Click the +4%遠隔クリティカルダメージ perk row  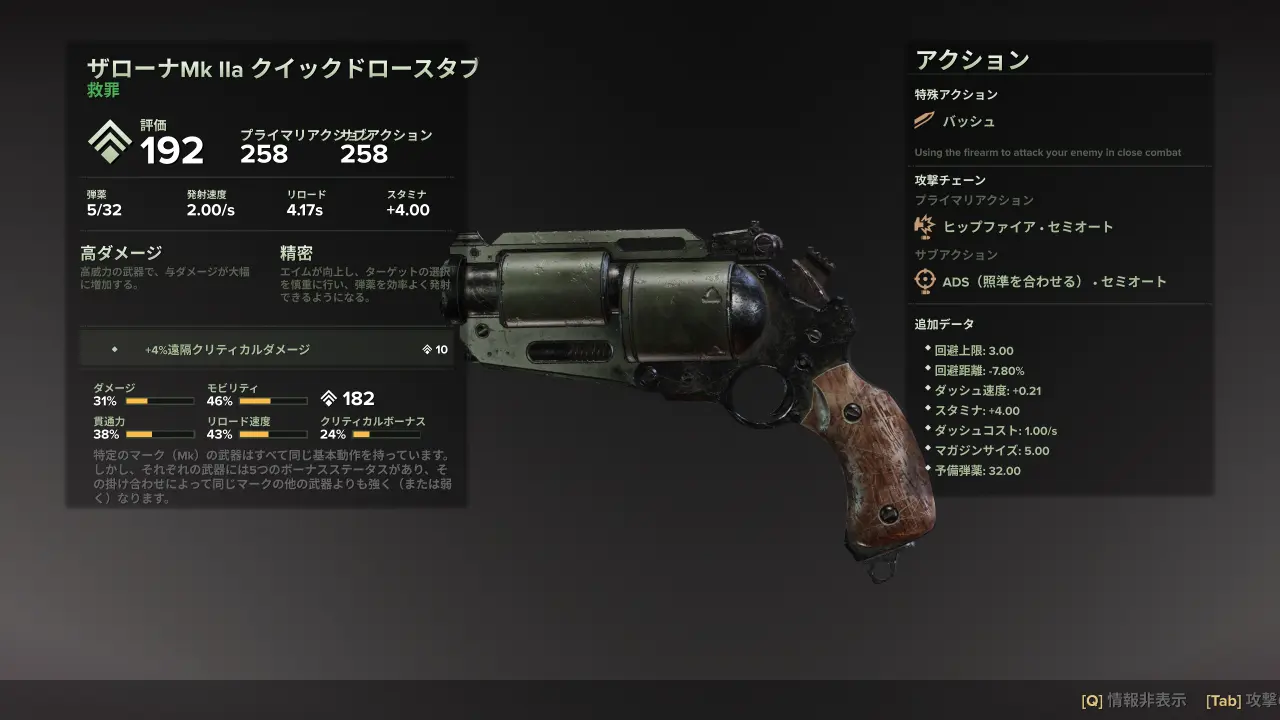(266, 350)
